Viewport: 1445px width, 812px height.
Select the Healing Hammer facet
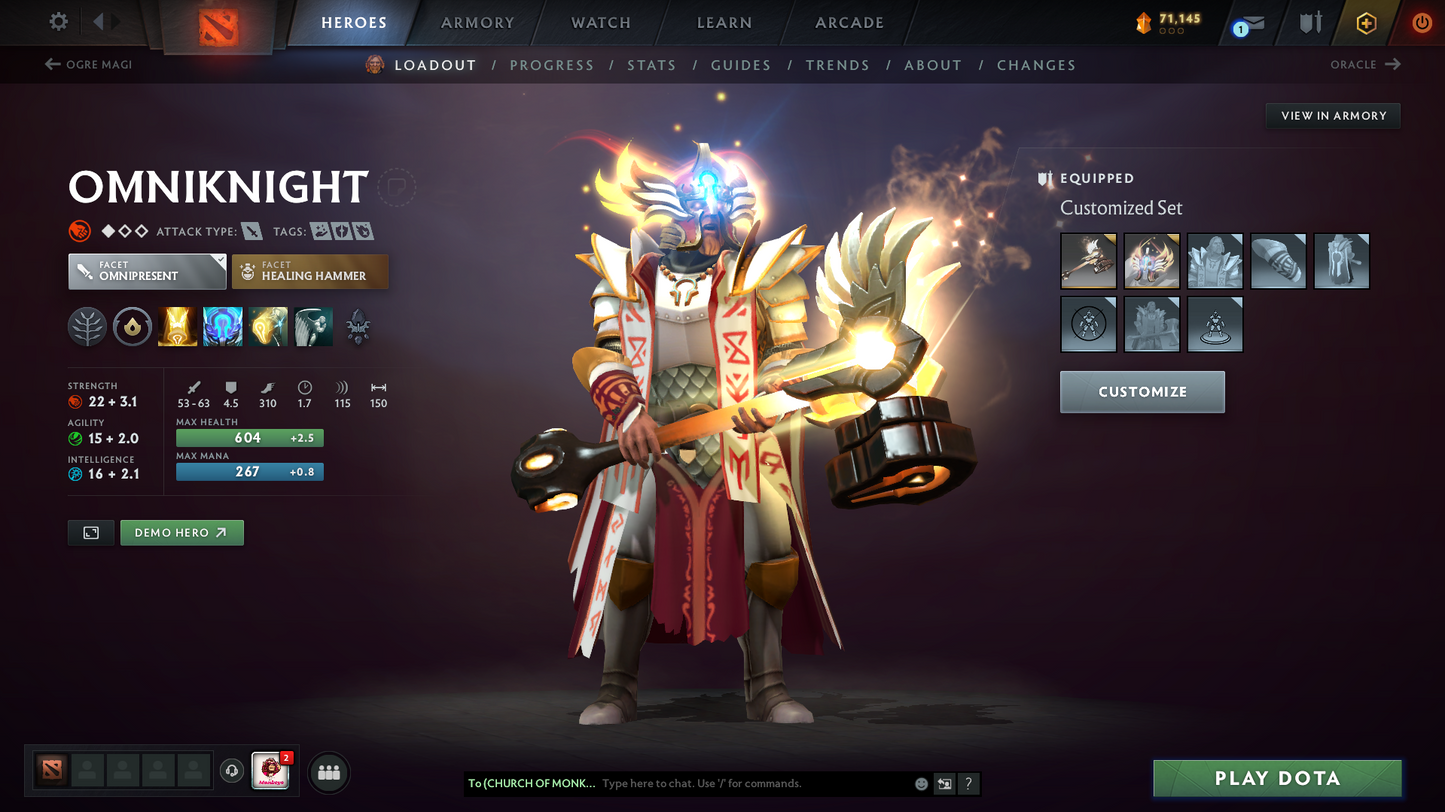[x=310, y=271]
